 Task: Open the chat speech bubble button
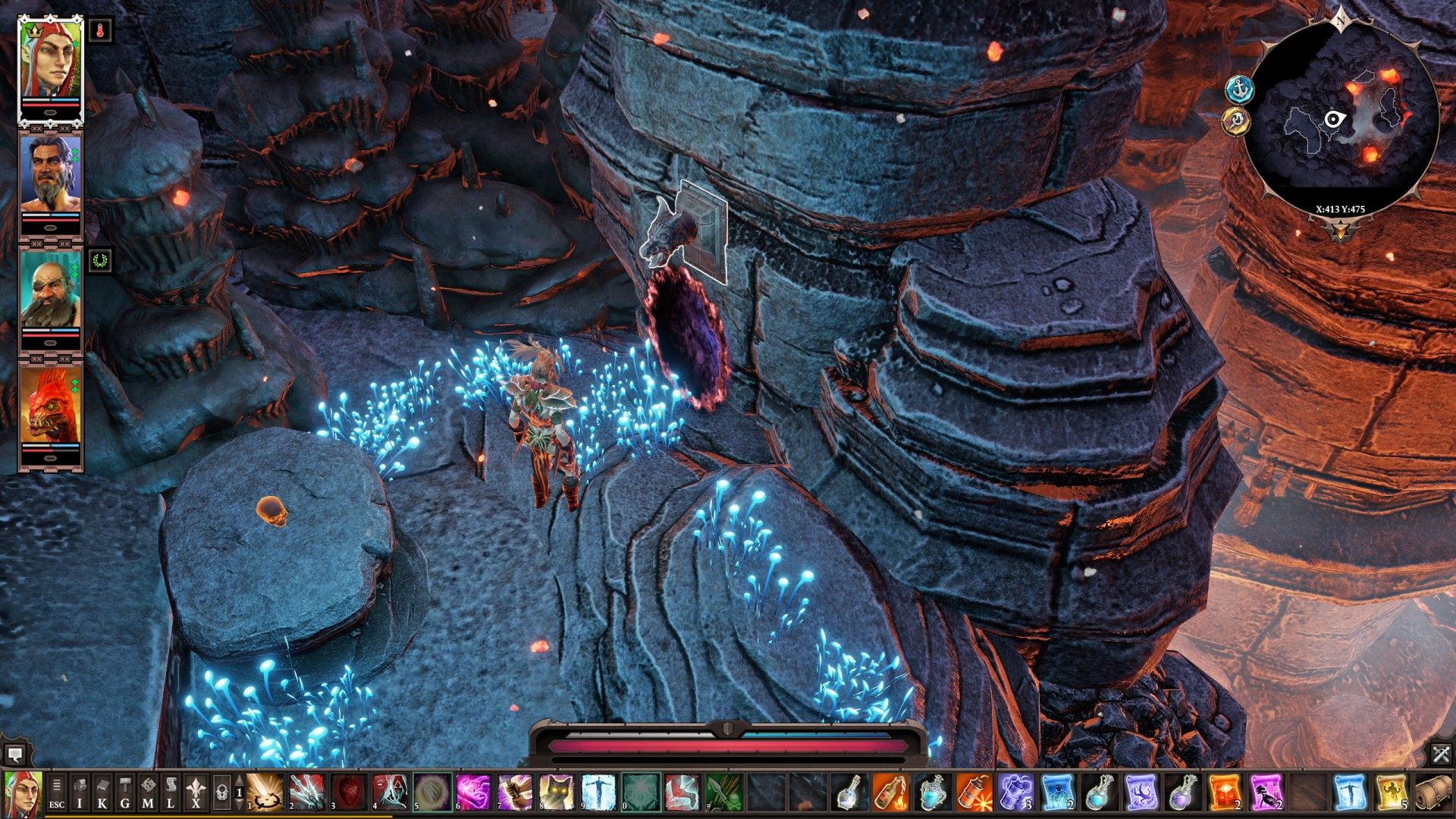(x=14, y=754)
